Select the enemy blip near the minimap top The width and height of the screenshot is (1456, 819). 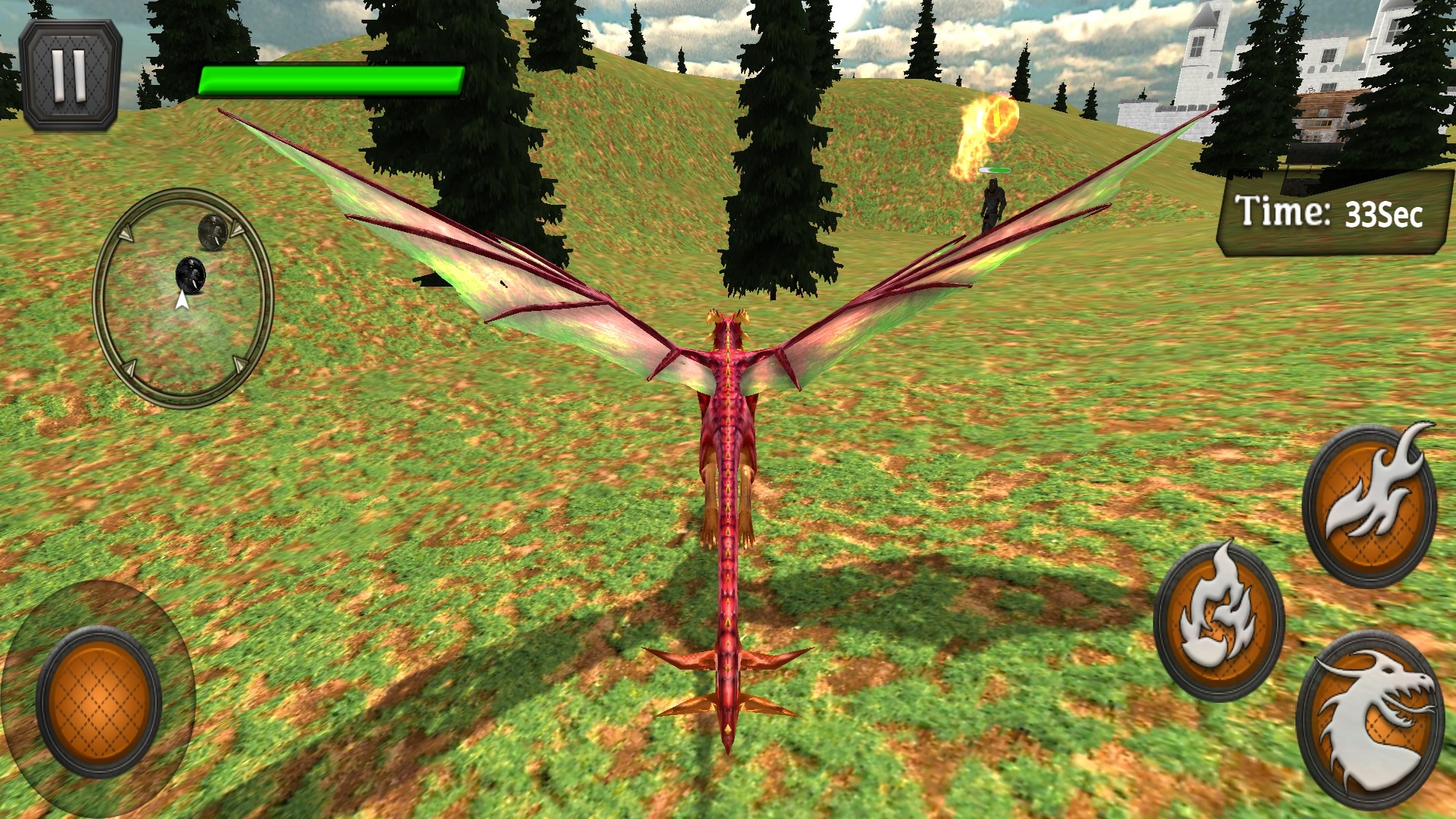(213, 231)
